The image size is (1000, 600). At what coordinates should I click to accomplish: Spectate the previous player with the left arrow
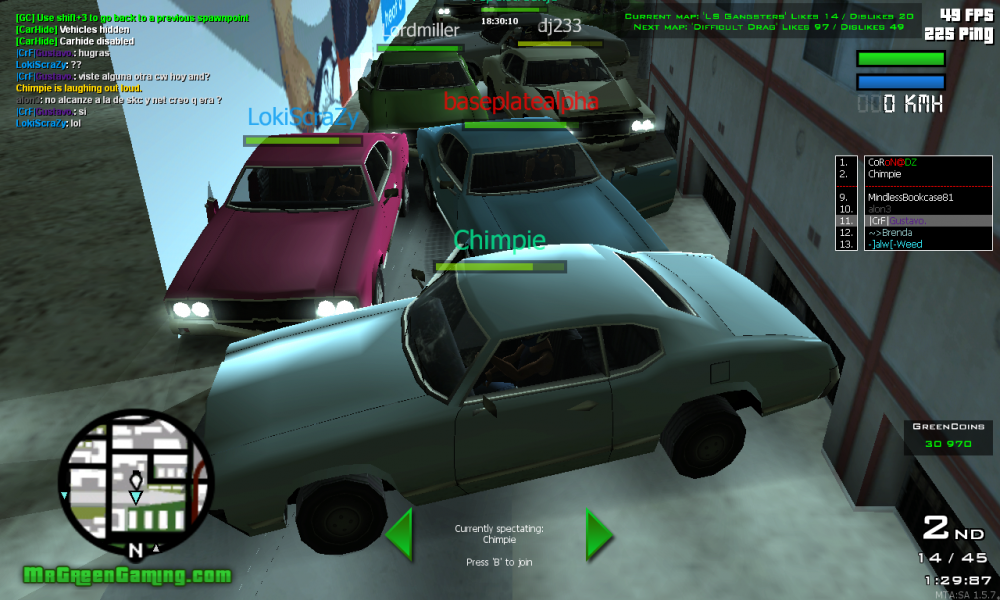click(400, 533)
